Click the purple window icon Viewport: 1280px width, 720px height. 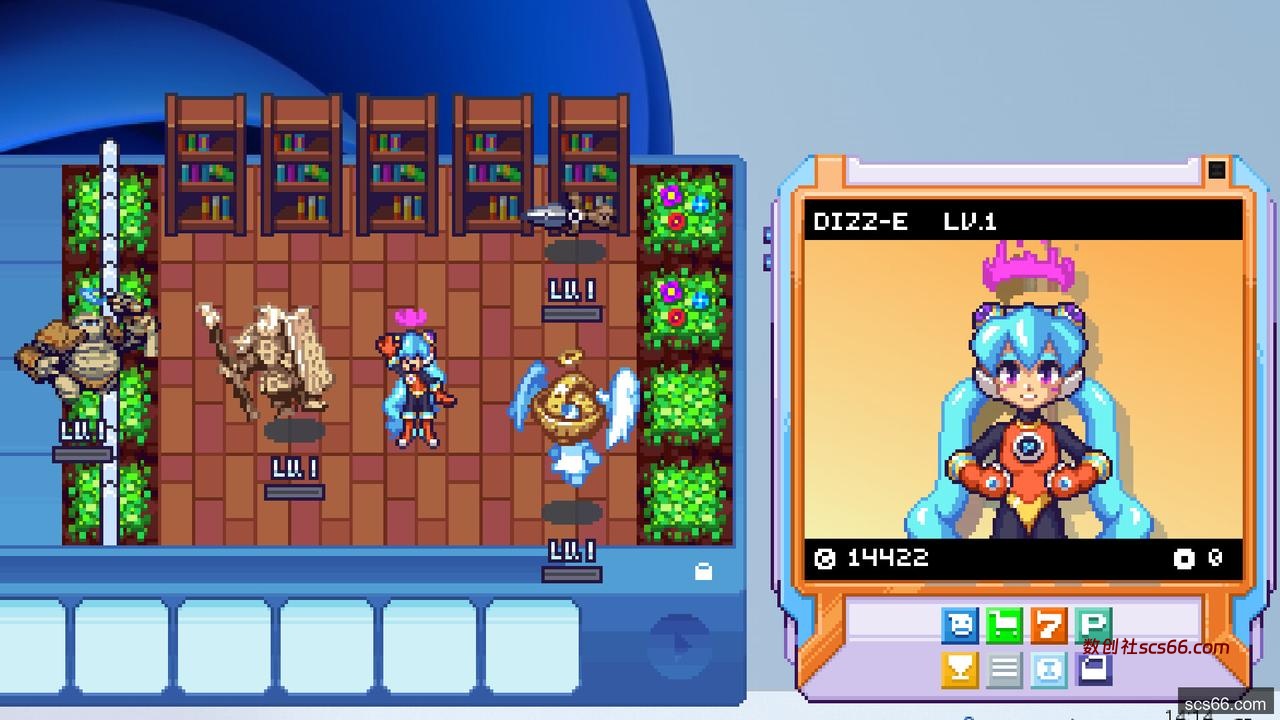[1093, 670]
